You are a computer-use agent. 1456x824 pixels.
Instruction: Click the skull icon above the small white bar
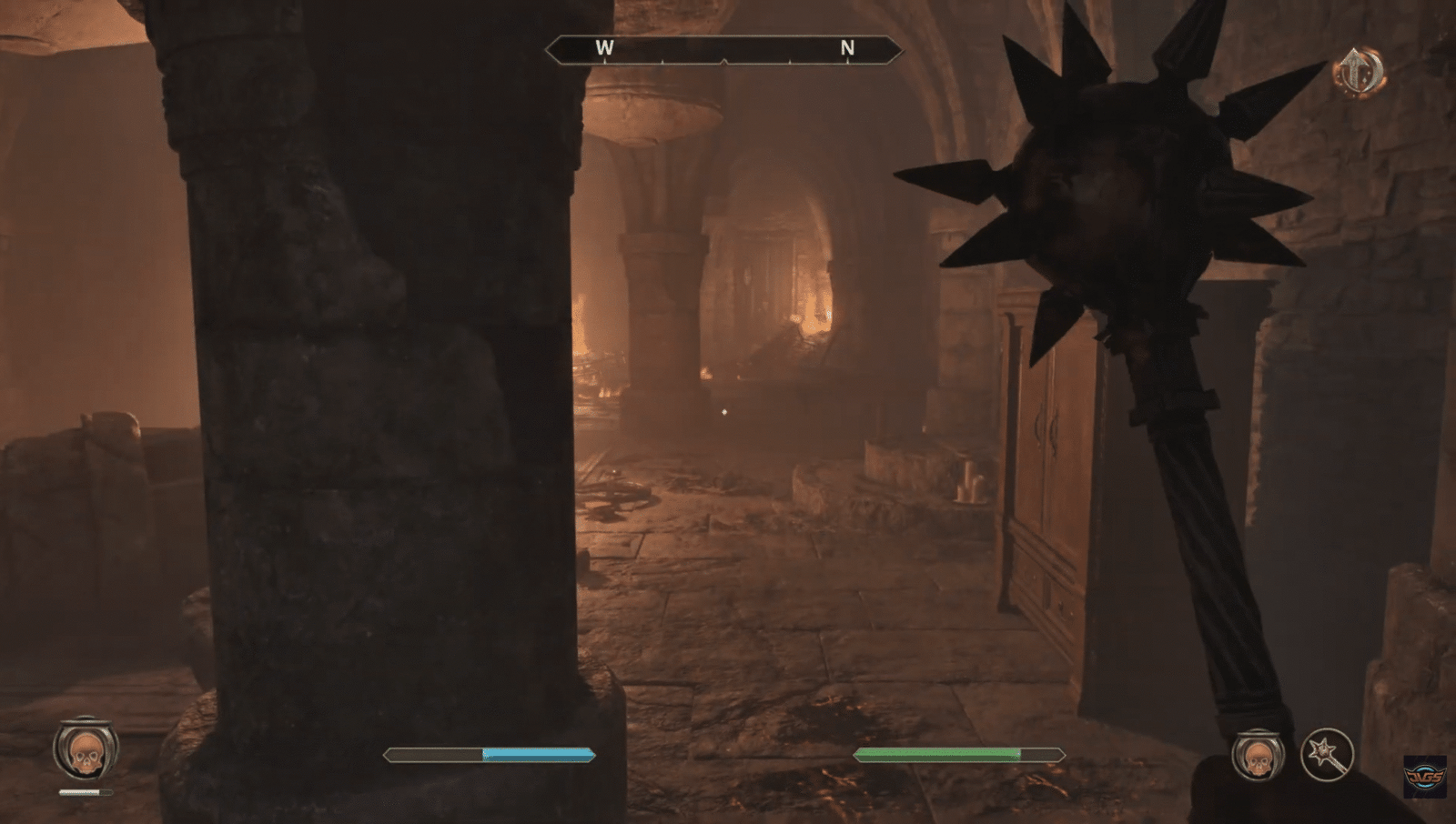[x=86, y=749]
